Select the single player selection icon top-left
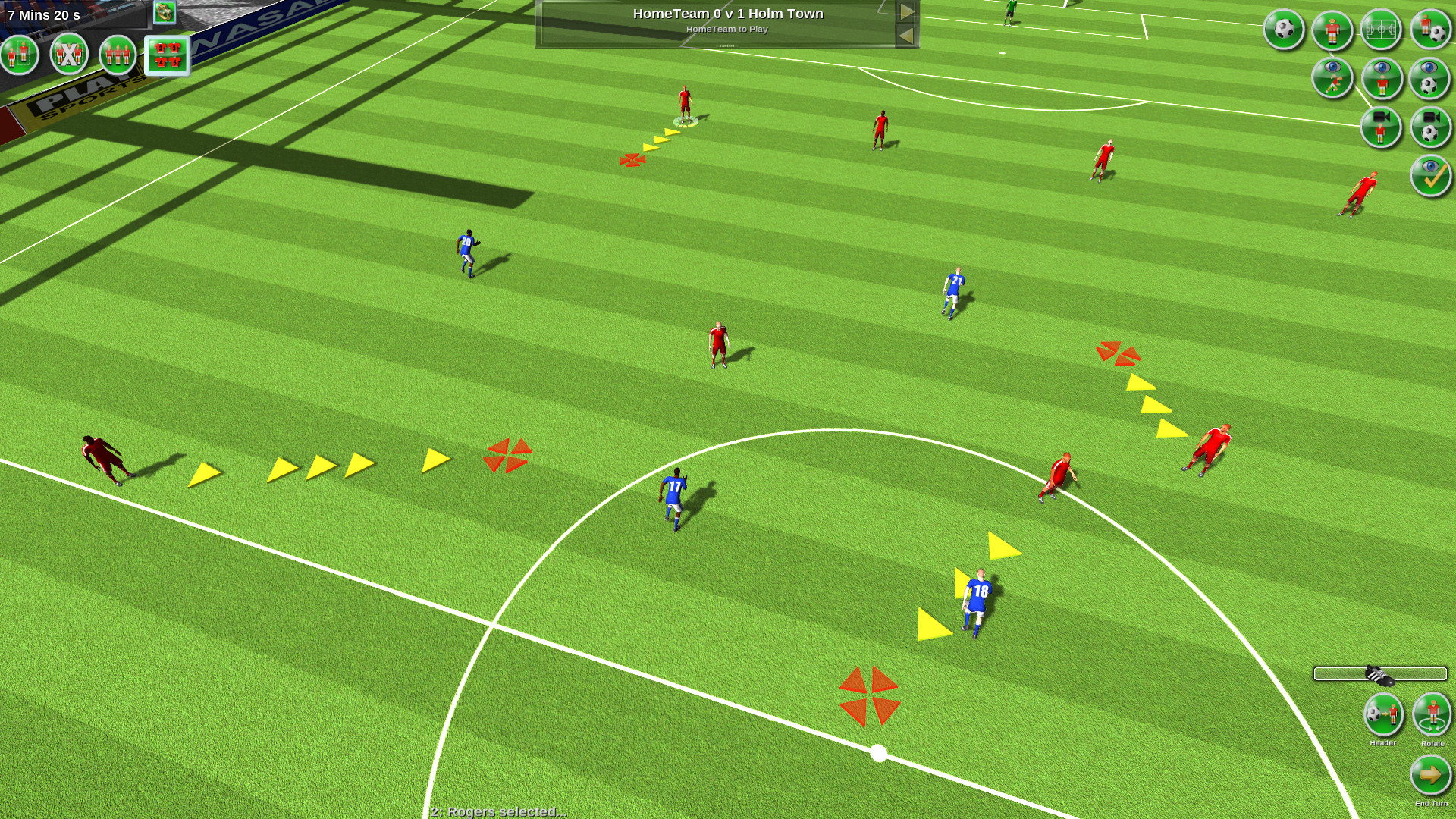 (x=20, y=54)
